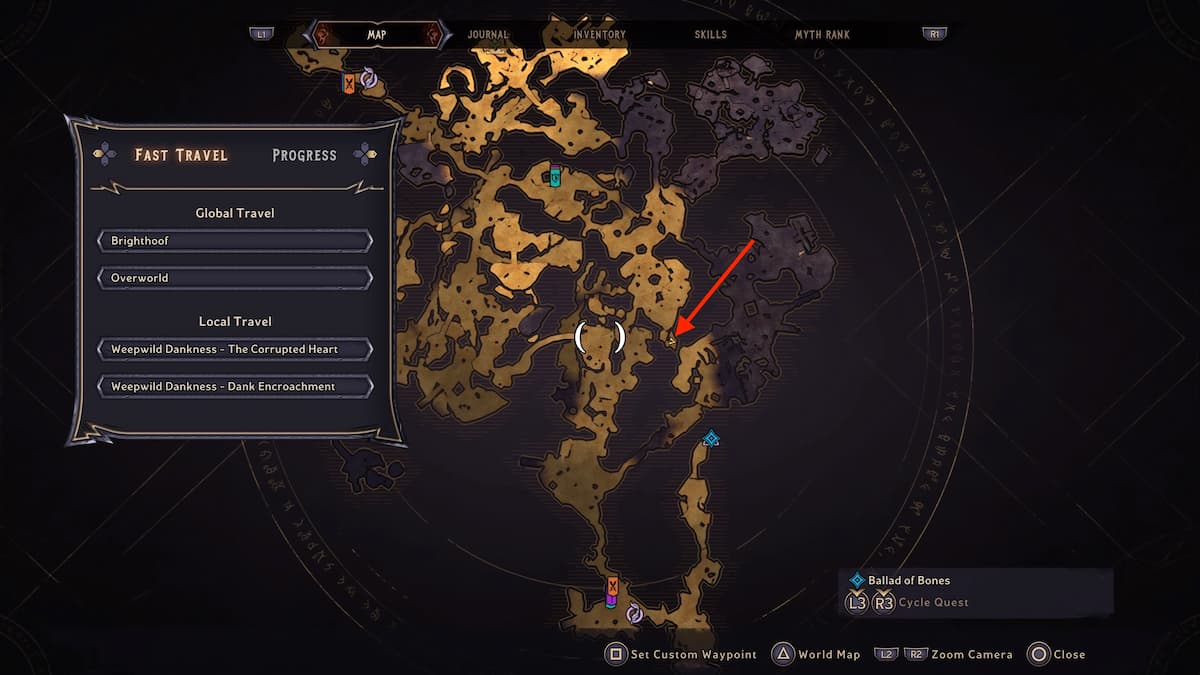Select the blue diamond quest marker on map
Screen dimensions: 1200x675
(711, 438)
